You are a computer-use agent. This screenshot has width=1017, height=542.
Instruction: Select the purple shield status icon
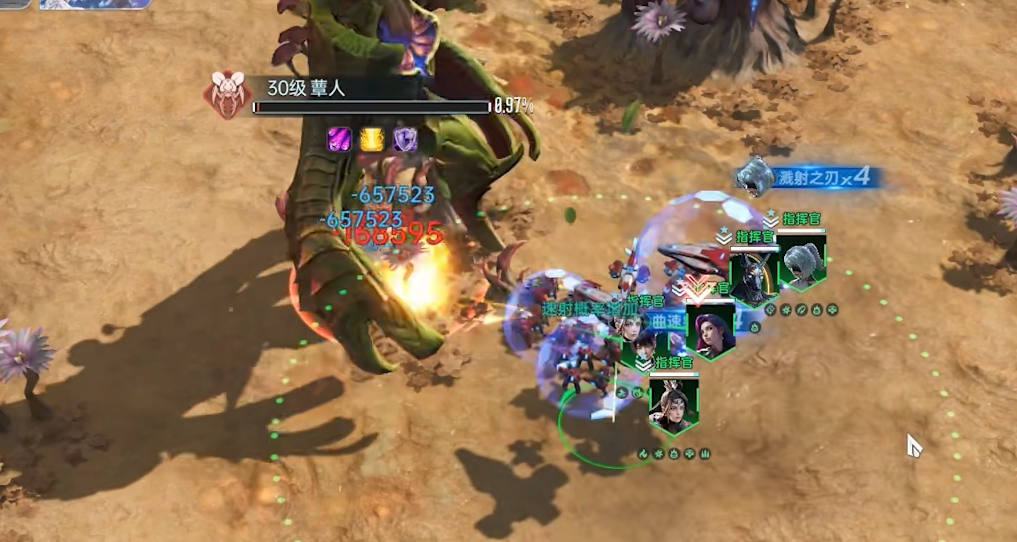point(405,139)
